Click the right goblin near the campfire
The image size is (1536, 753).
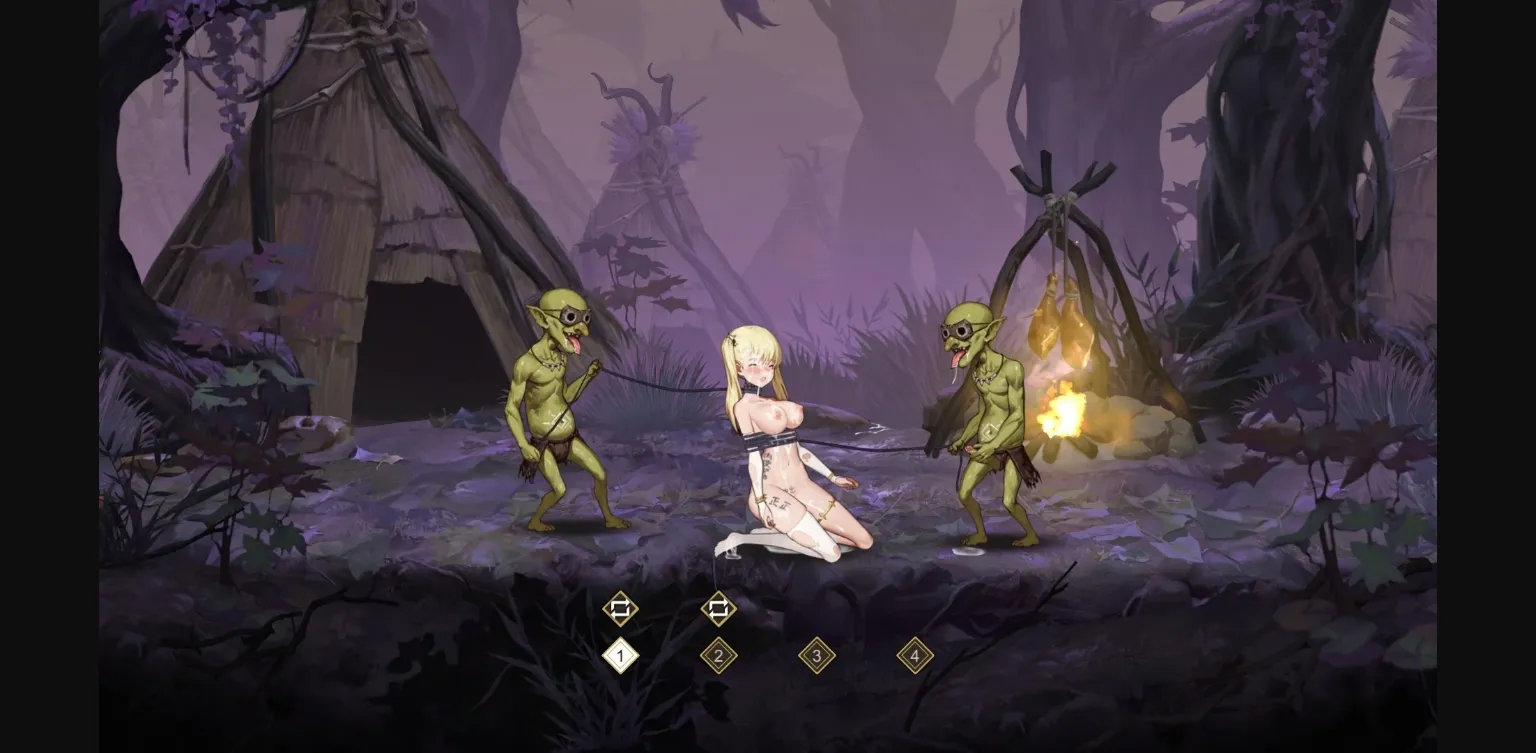point(985,420)
